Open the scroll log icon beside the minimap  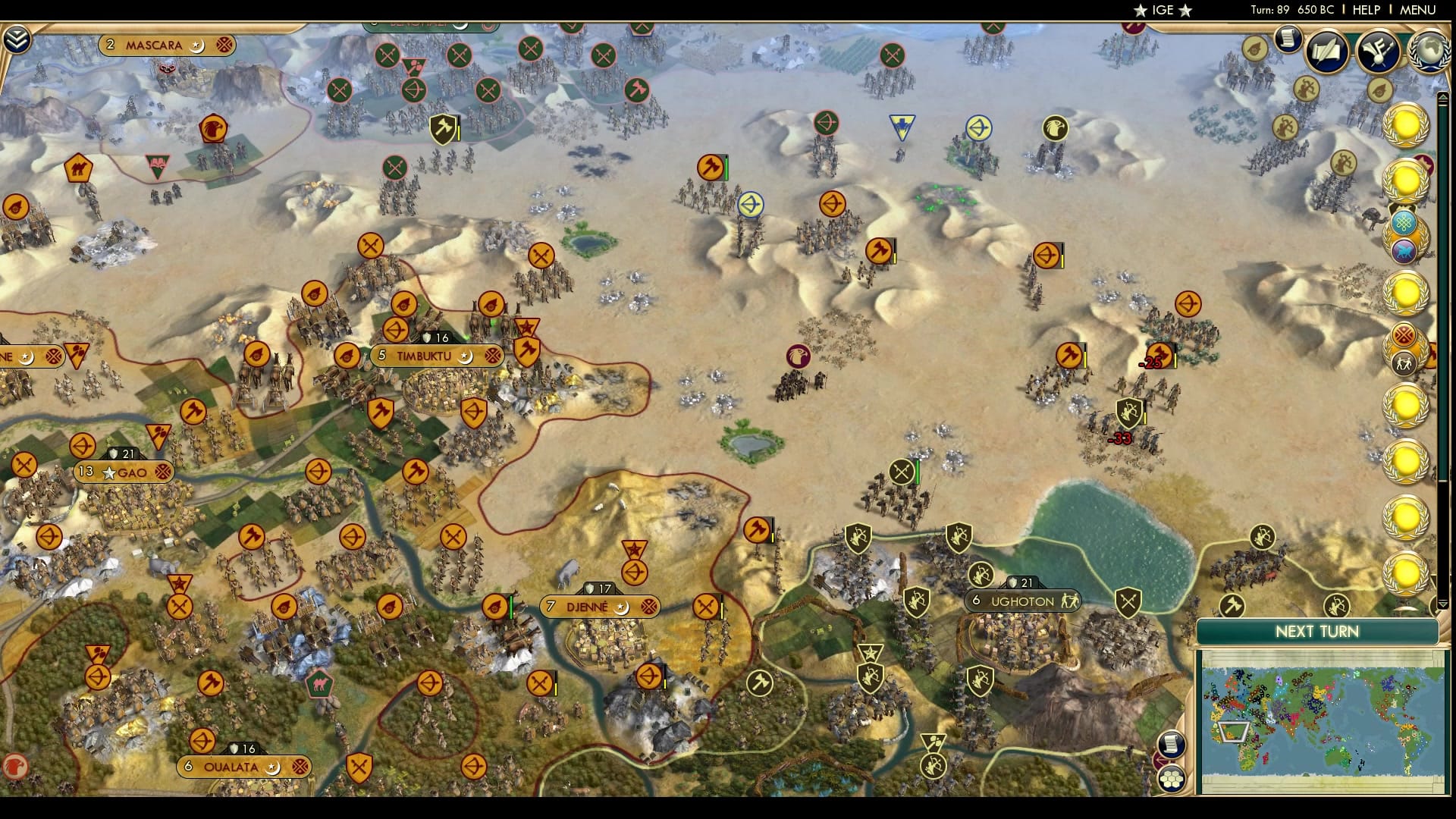coord(1172,744)
